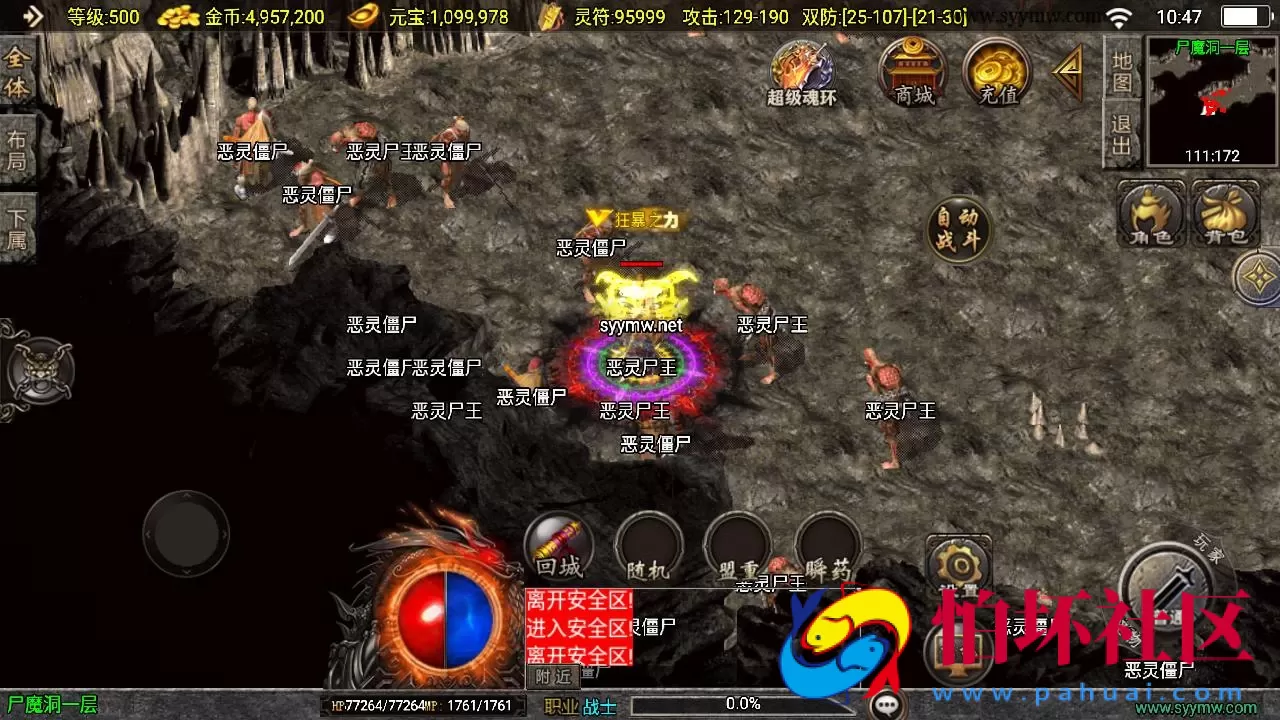
Task: Open the 商城 in-game shop
Action: click(912, 70)
